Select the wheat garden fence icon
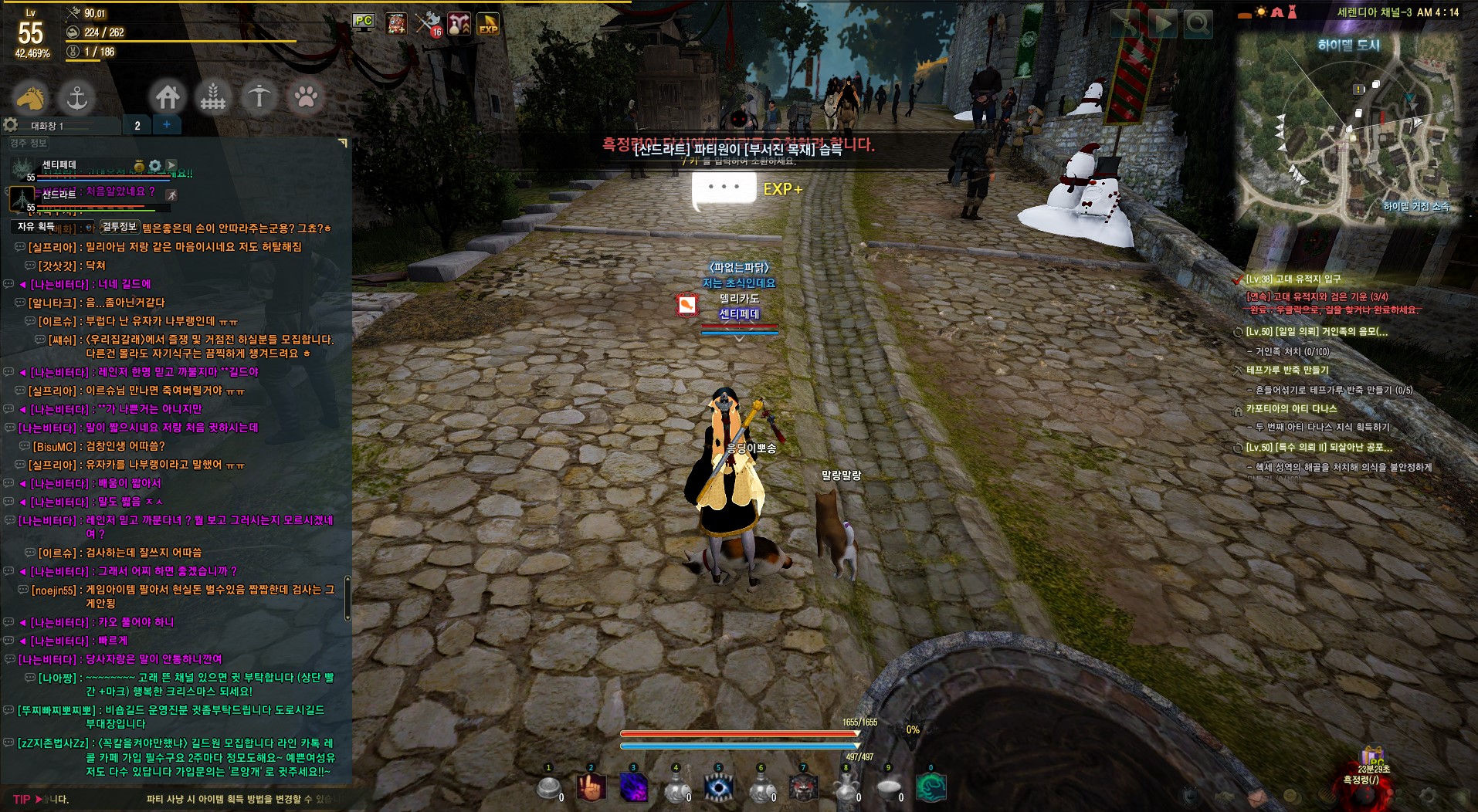The image size is (1478, 812). tap(213, 97)
